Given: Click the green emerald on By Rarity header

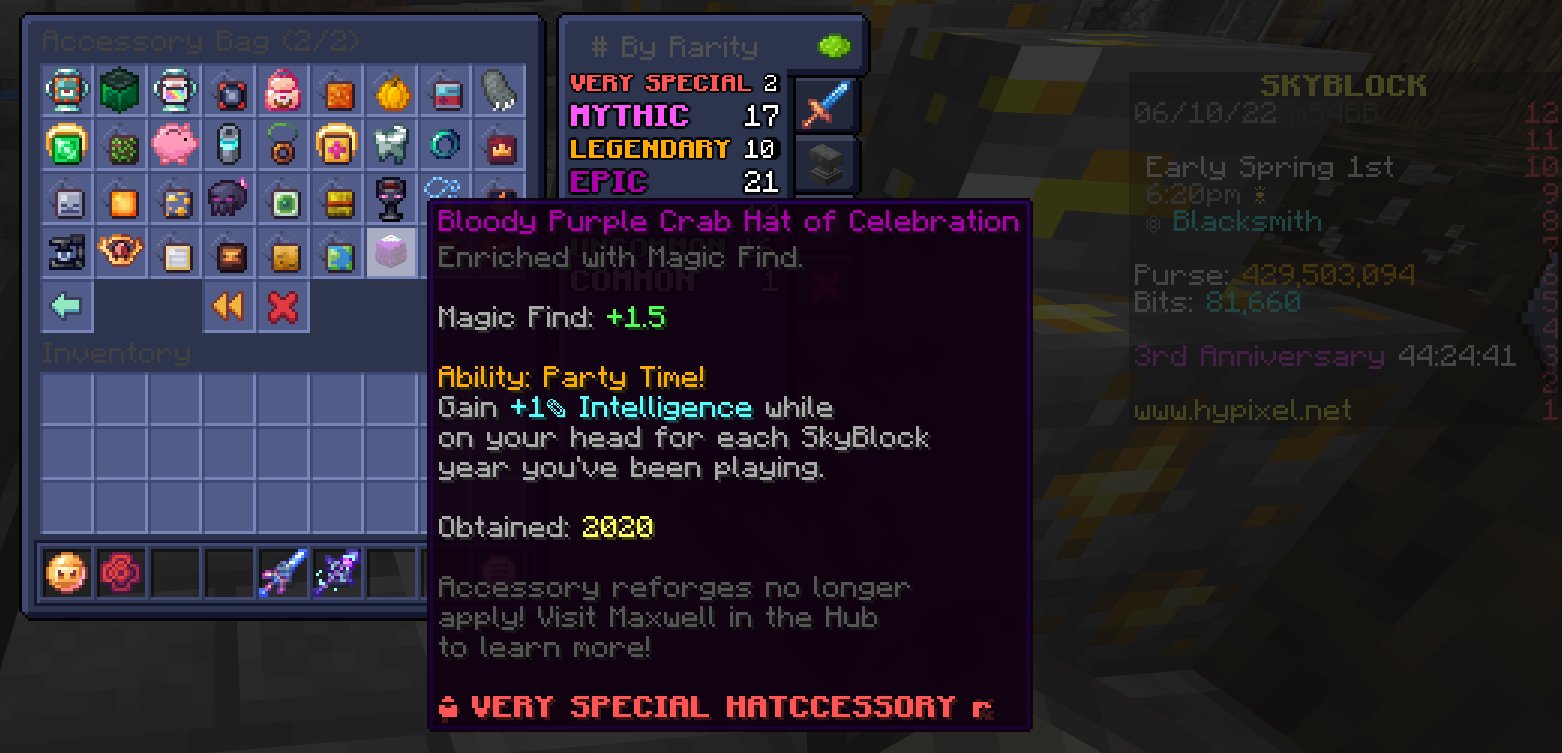Looking at the screenshot, I should click(835, 44).
